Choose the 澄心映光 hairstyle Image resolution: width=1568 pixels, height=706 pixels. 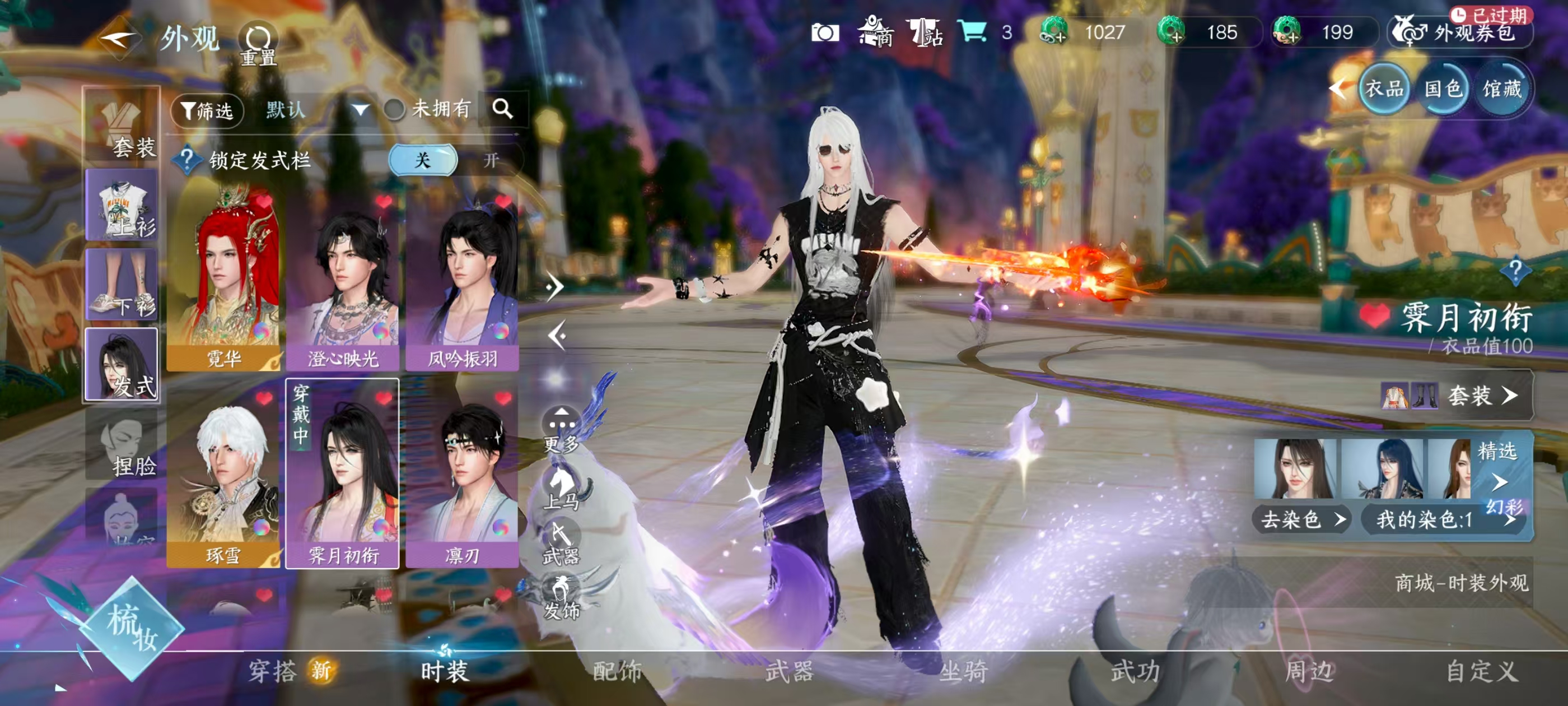click(x=343, y=280)
